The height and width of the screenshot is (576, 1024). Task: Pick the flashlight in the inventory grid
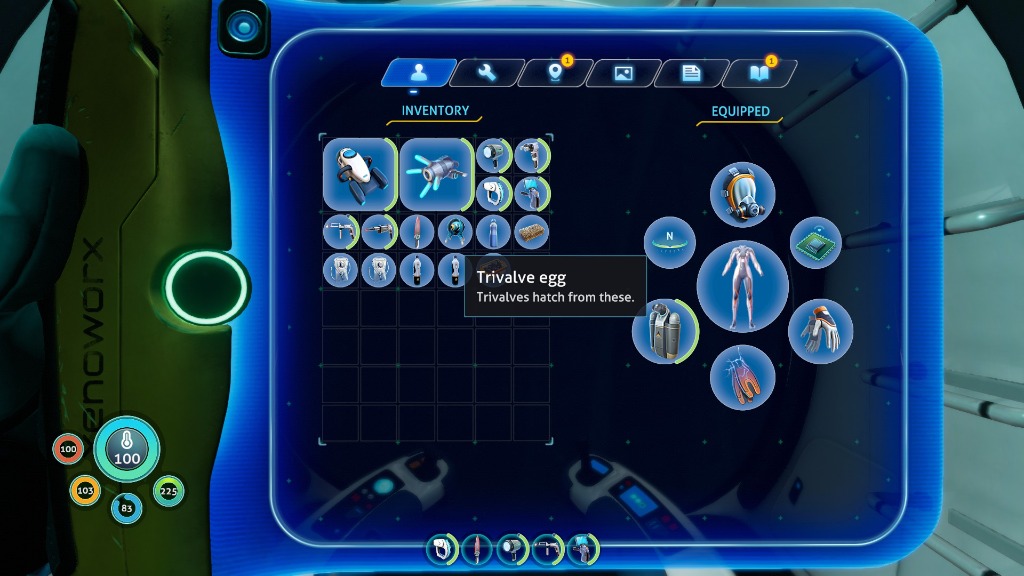[x=493, y=155]
